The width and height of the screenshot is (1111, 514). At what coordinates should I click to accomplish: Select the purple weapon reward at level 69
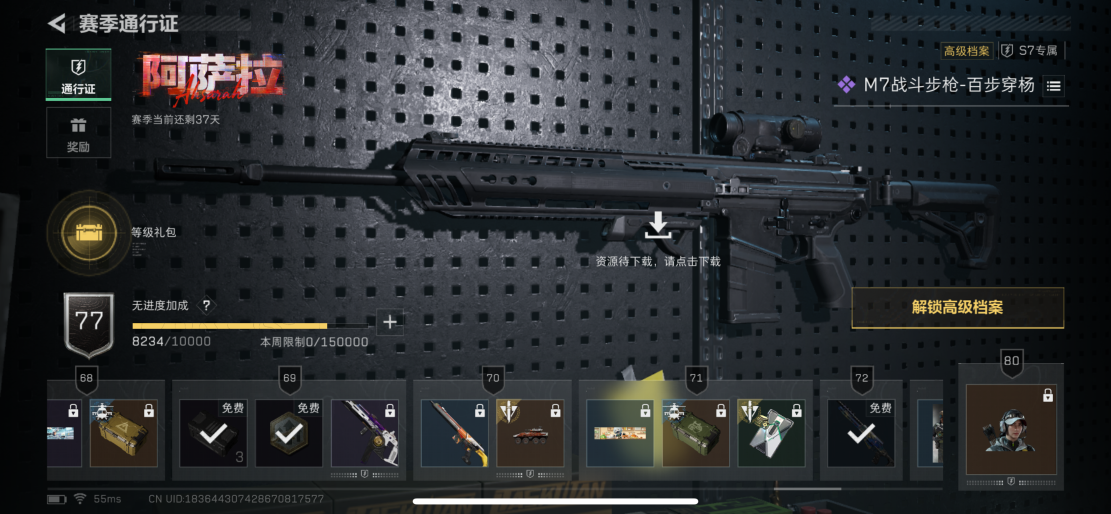(x=365, y=433)
